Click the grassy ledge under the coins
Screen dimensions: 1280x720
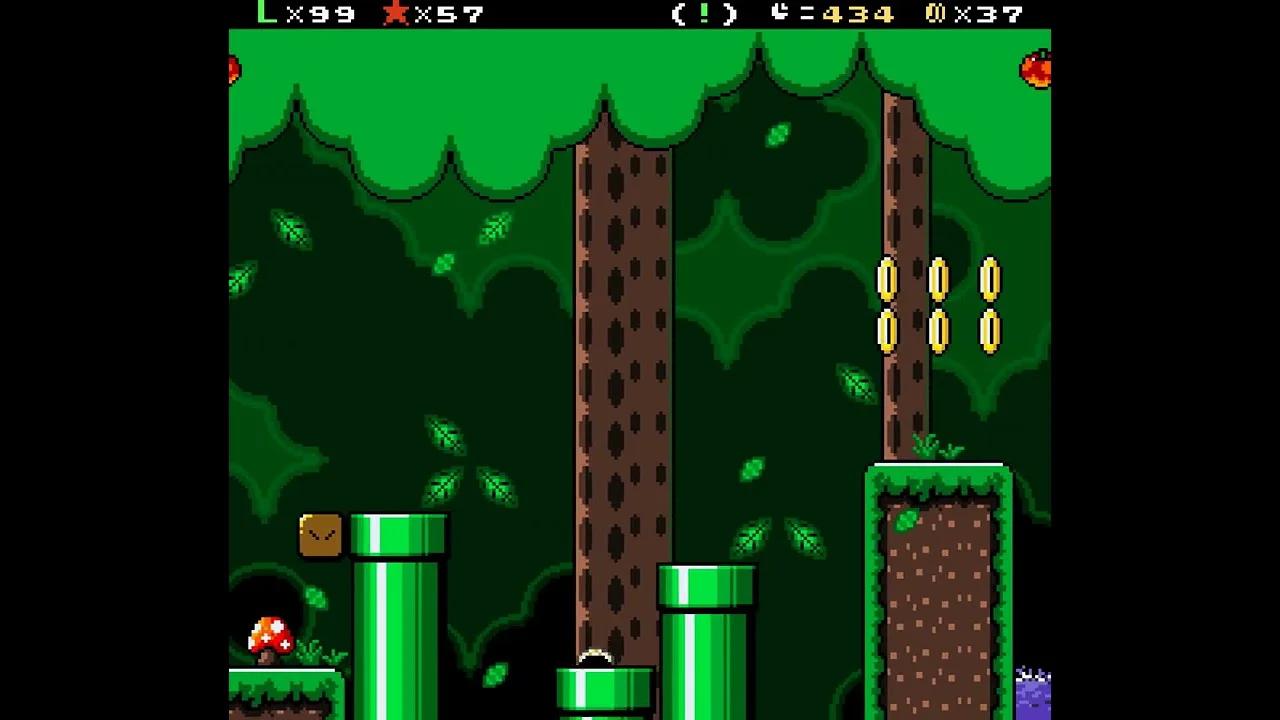tap(940, 475)
